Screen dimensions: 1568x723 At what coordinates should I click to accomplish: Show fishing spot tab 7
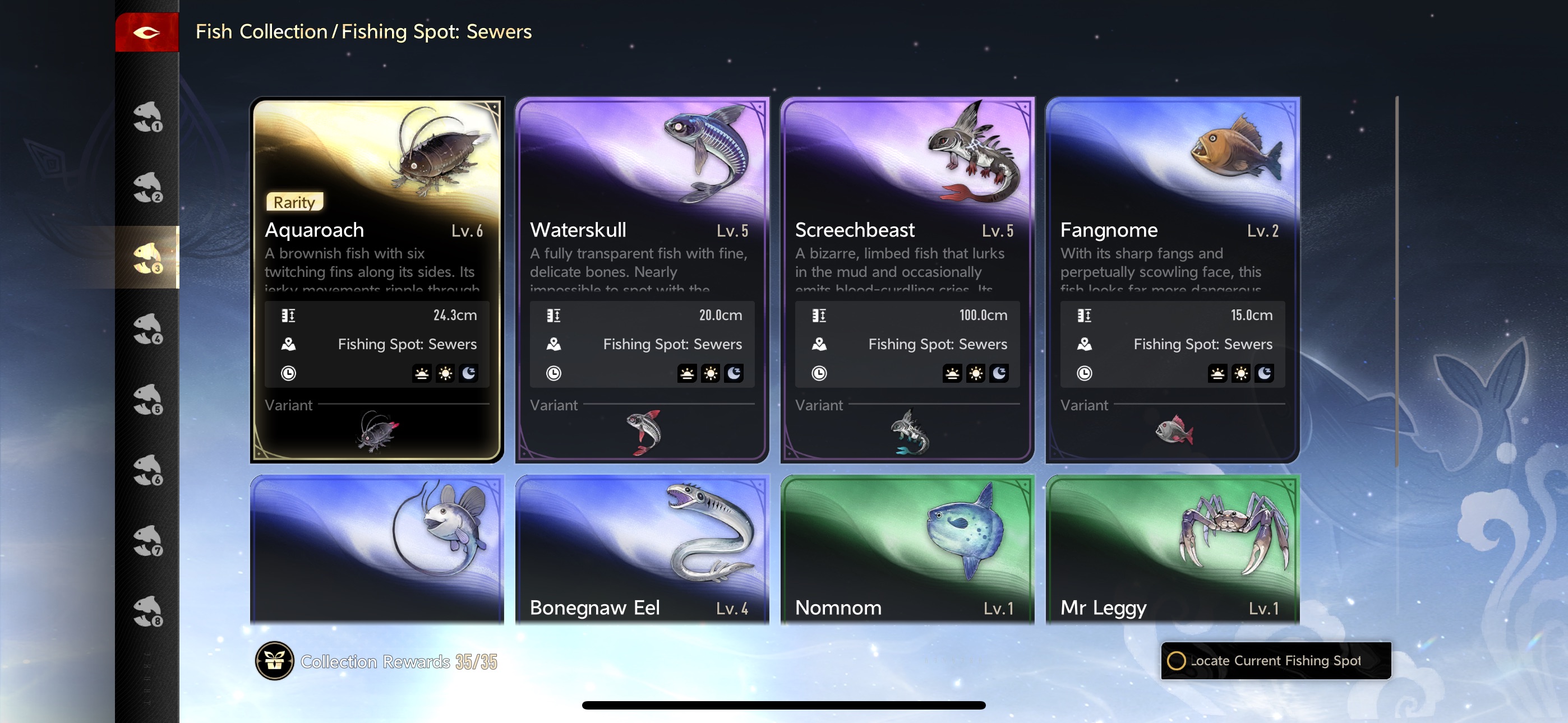(x=147, y=540)
